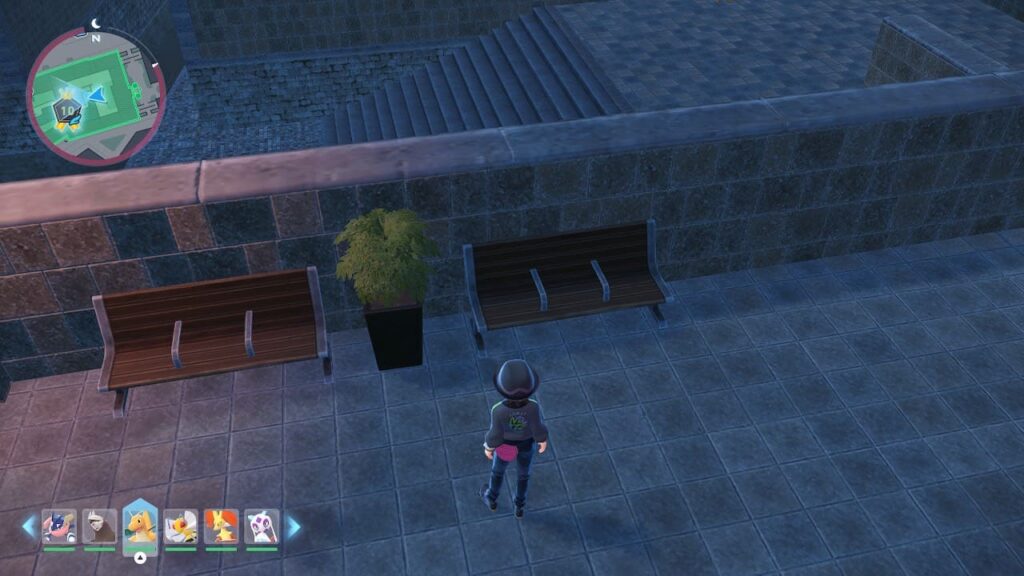Select the highlighted Dragonite party slot

pos(140,524)
